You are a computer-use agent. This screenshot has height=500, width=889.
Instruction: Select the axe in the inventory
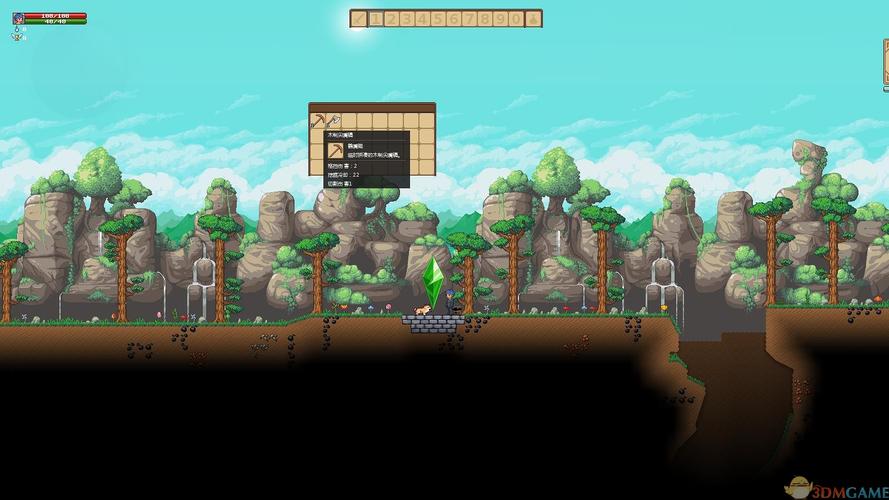(332, 121)
